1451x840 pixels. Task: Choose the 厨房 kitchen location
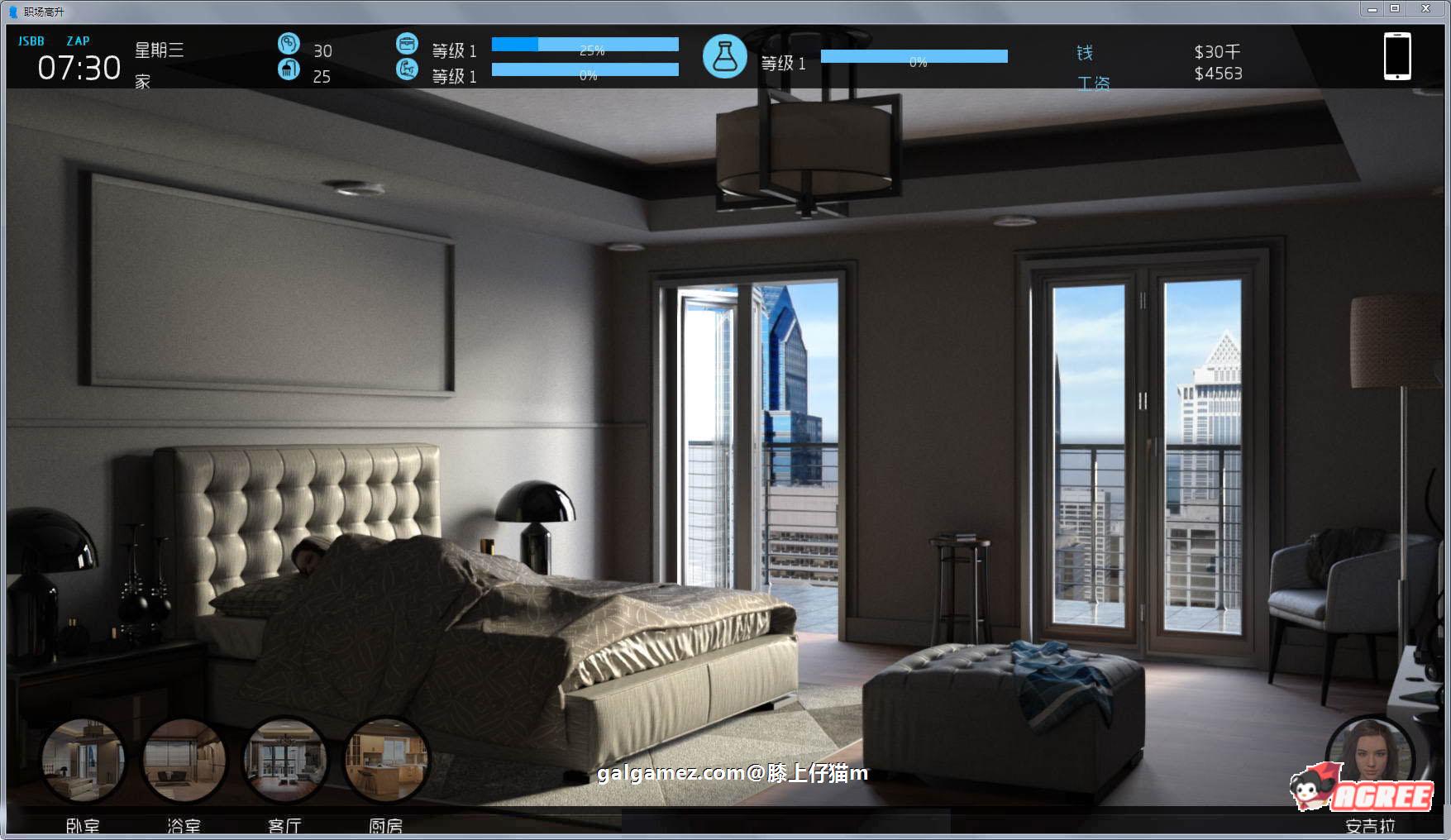(385, 760)
